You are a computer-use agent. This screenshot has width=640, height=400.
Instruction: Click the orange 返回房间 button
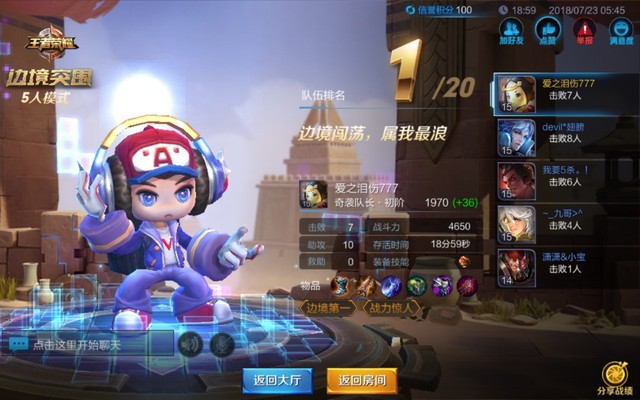point(361,380)
